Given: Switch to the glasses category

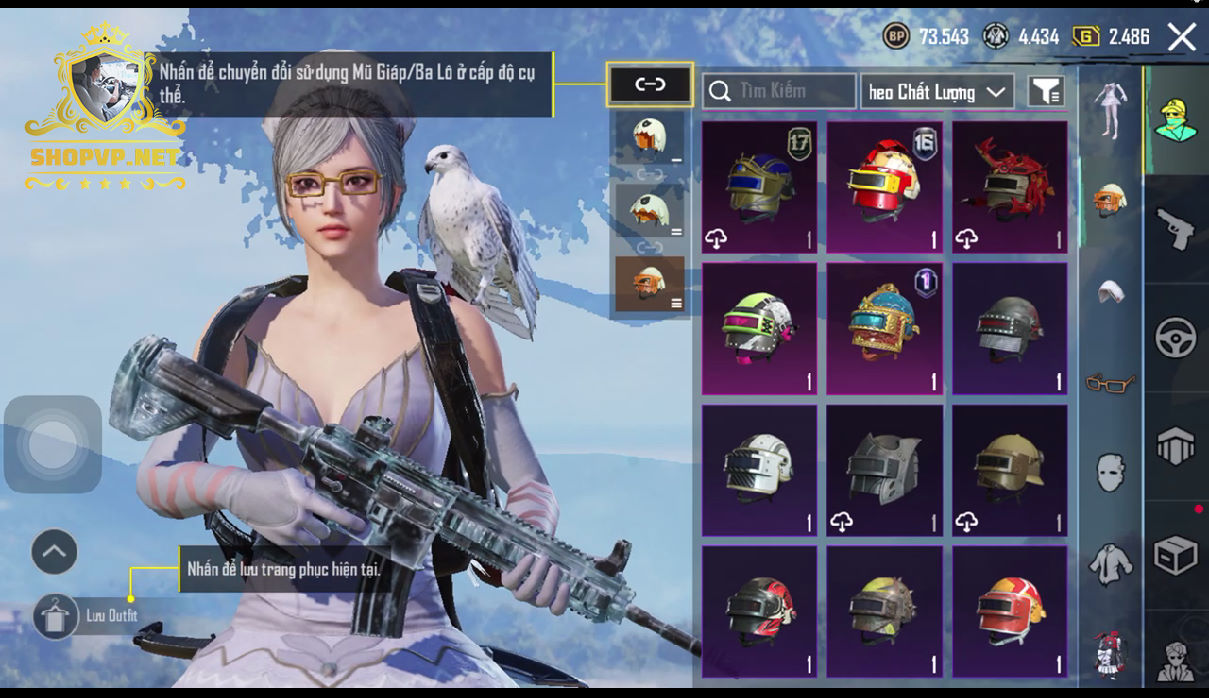Looking at the screenshot, I should click(1110, 382).
